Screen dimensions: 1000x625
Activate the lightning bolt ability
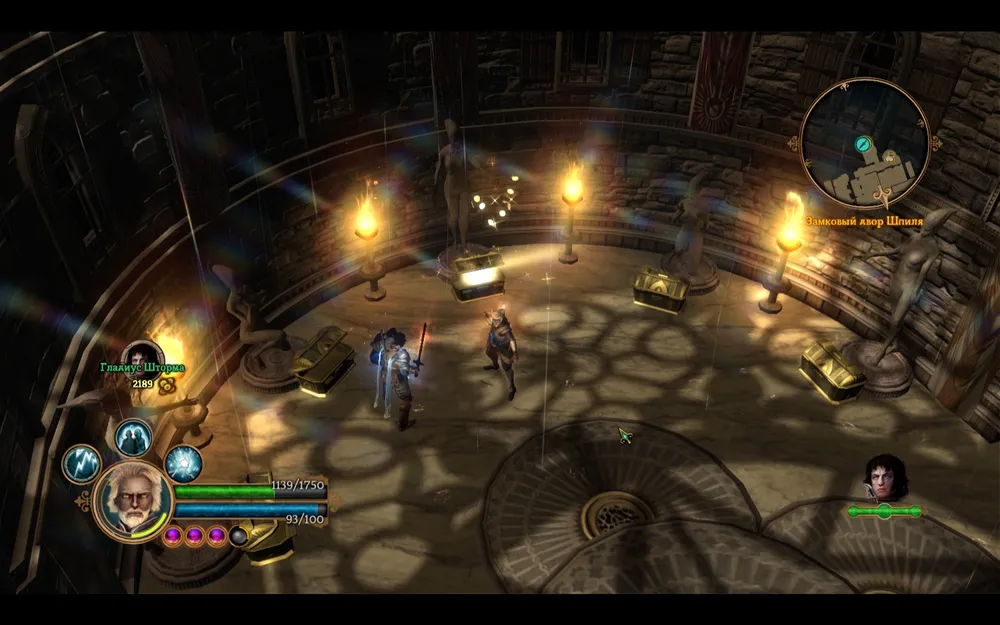pos(82,465)
